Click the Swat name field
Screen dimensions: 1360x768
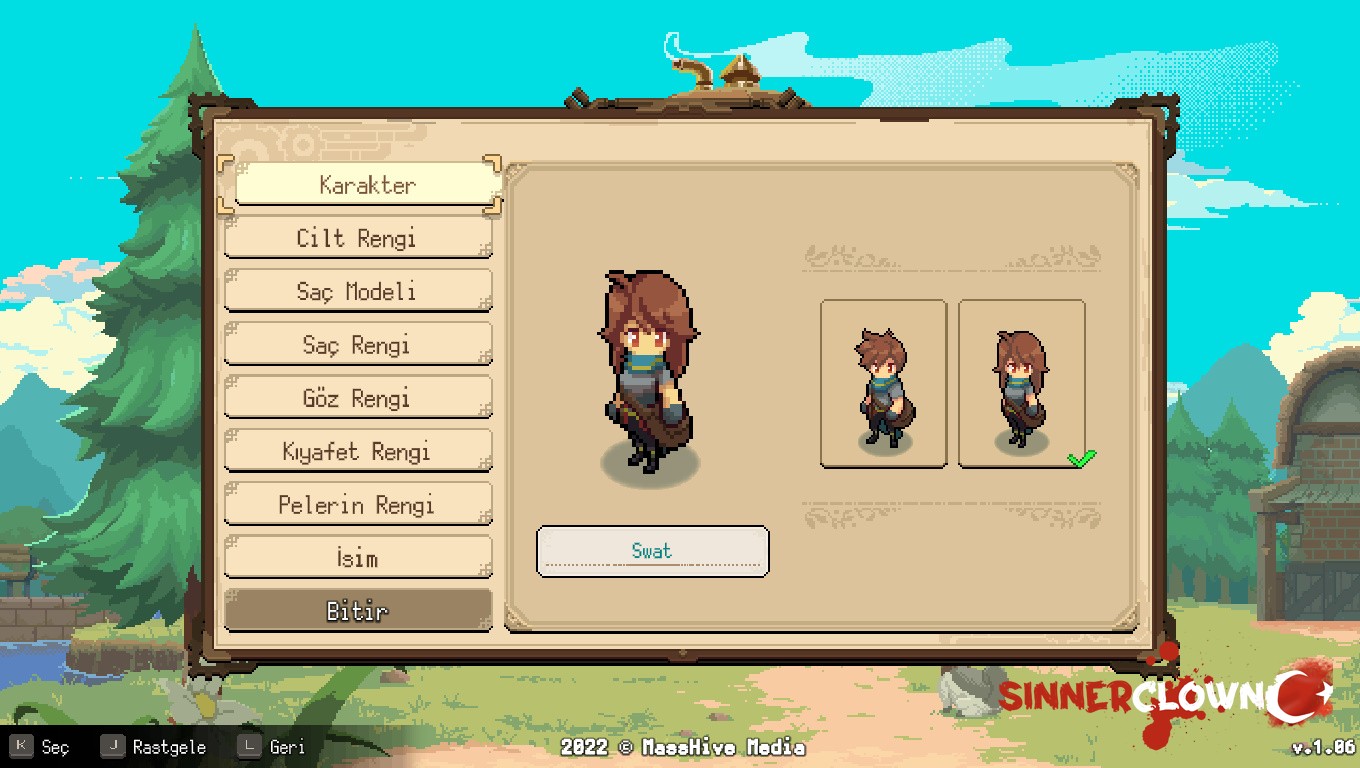[x=652, y=551]
